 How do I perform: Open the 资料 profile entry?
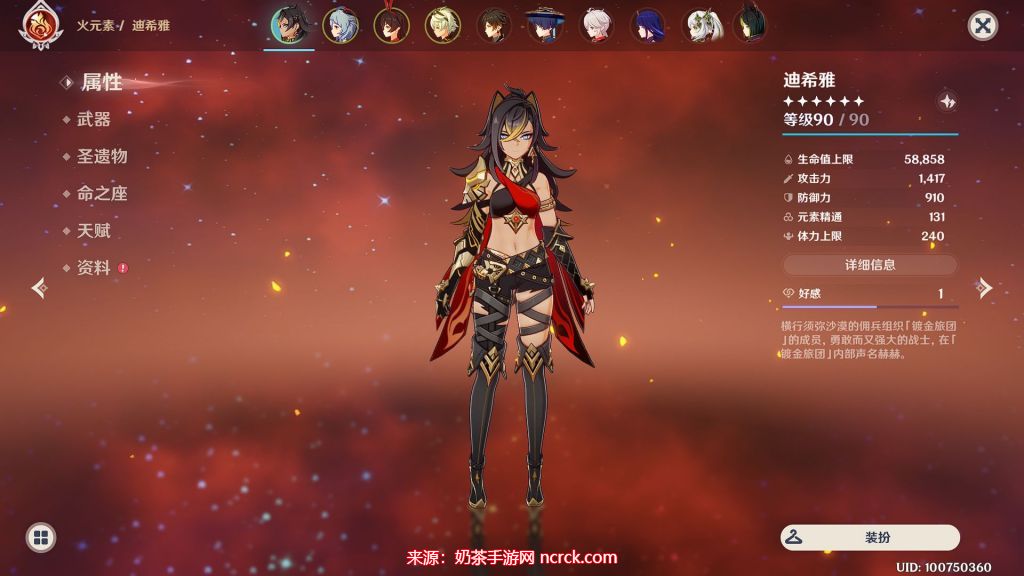click(93, 267)
